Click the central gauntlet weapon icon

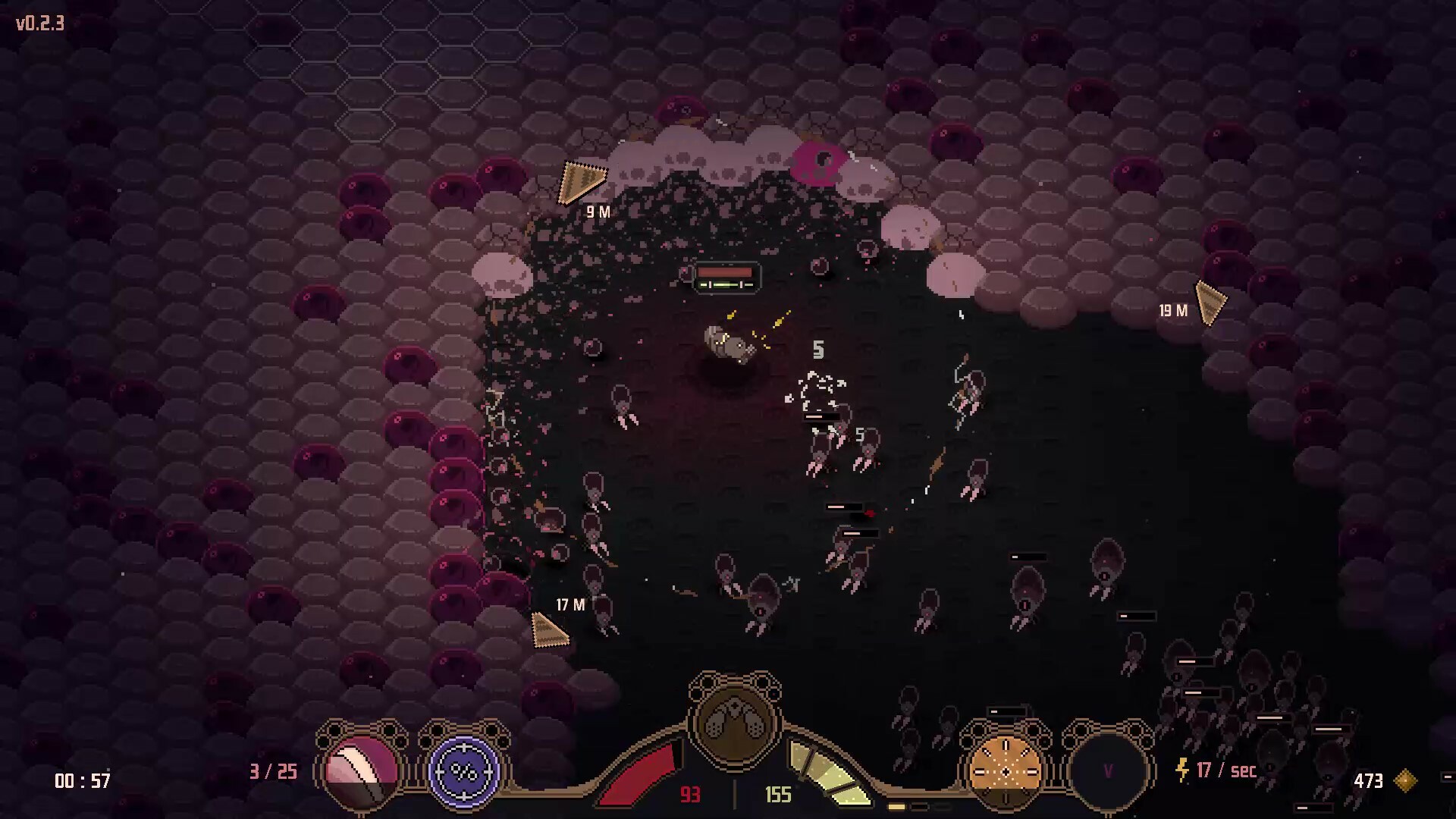point(732,724)
